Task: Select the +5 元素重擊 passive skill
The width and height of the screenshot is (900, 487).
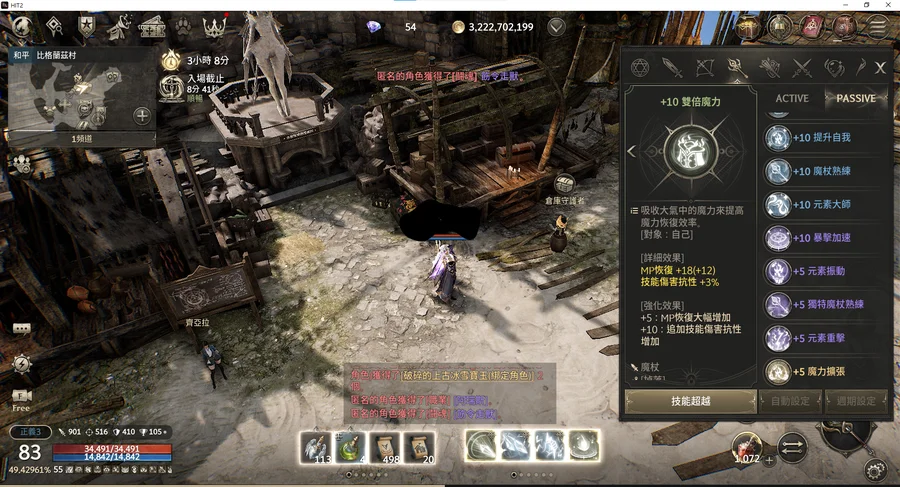Action: [820, 338]
